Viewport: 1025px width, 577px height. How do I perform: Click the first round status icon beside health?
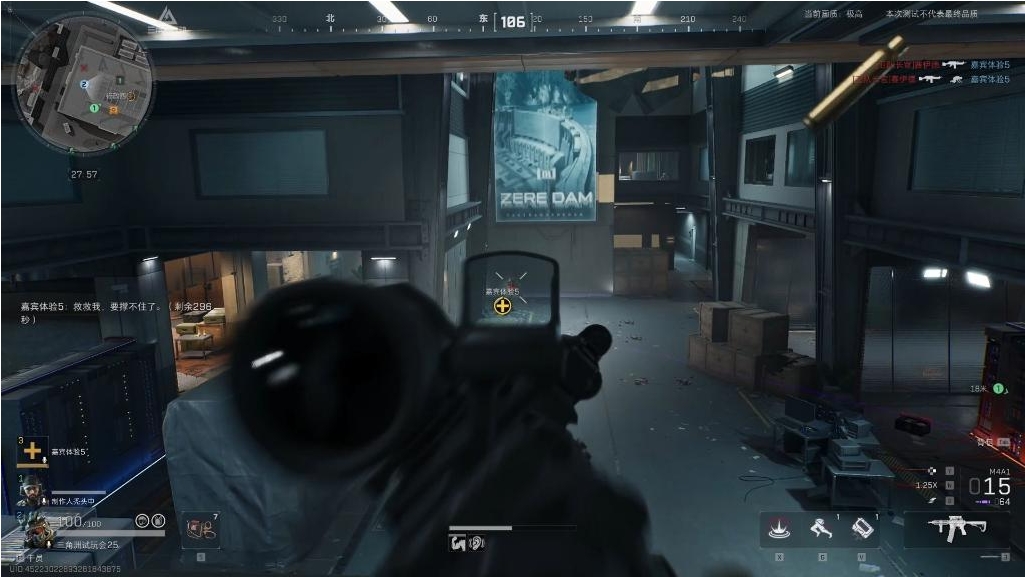pyautogui.click(x=141, y=521)
